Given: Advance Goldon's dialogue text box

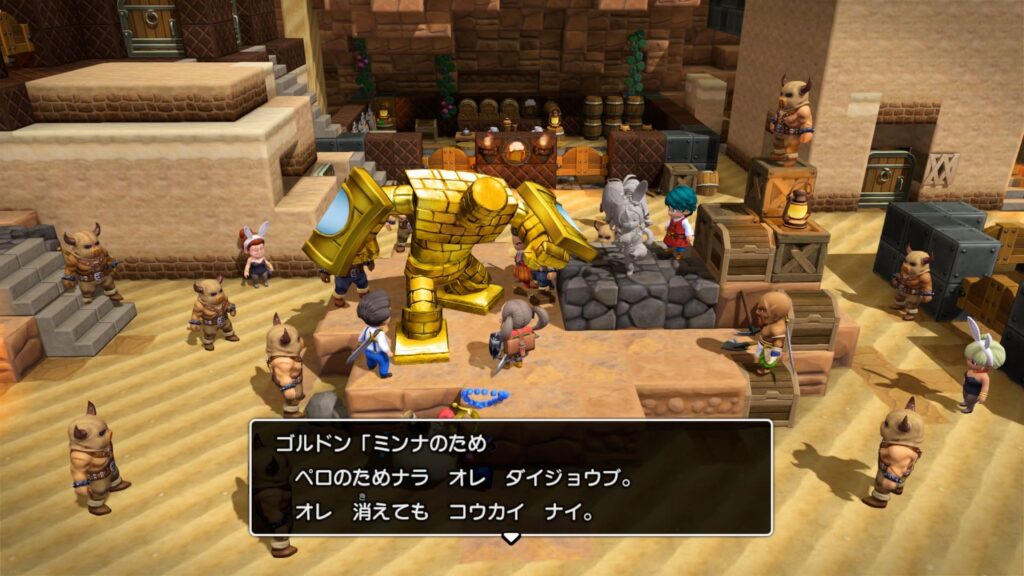Looking at the screenshot, I should 511,478.
